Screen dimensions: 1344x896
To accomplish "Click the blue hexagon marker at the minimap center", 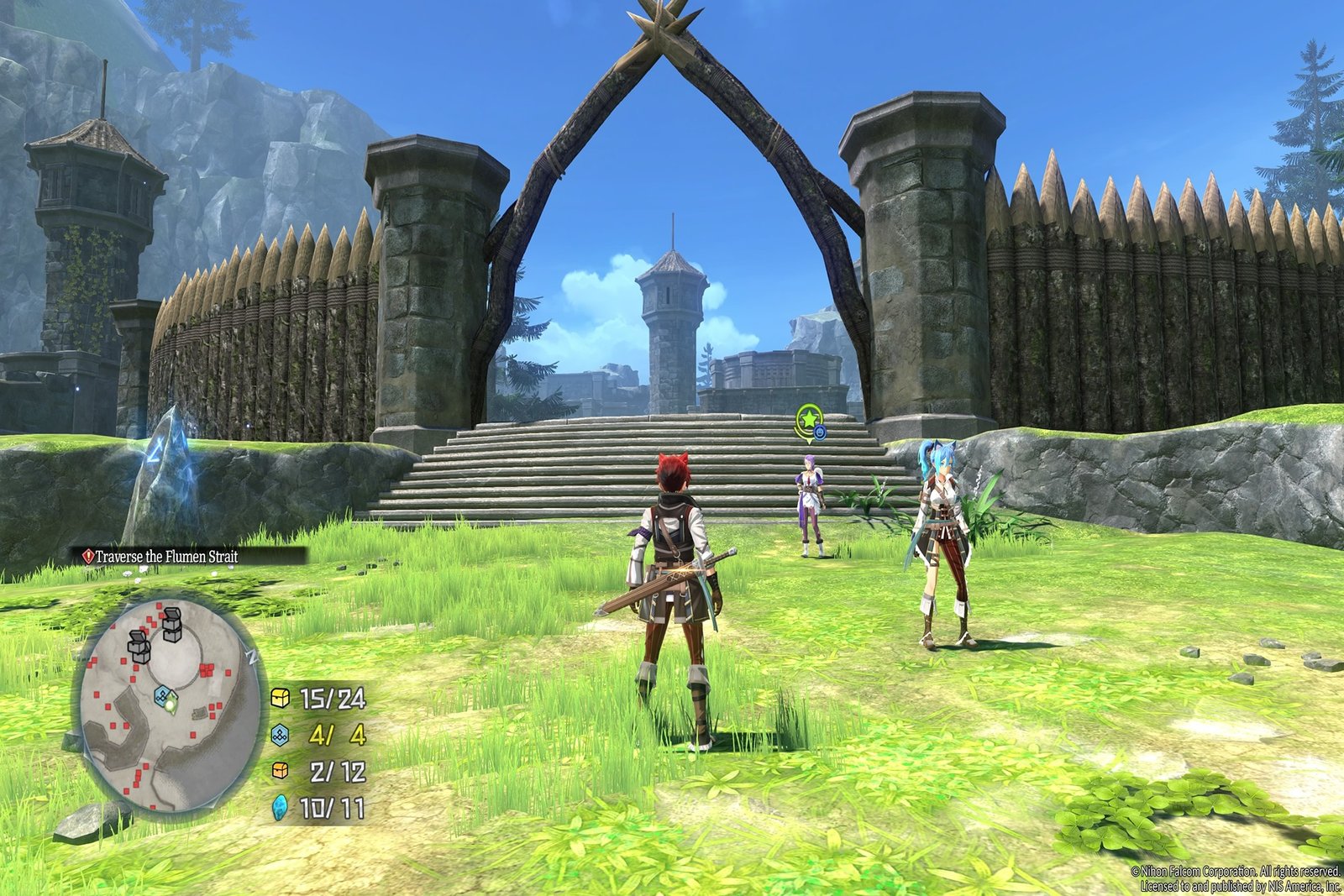I will pos(162,695).
